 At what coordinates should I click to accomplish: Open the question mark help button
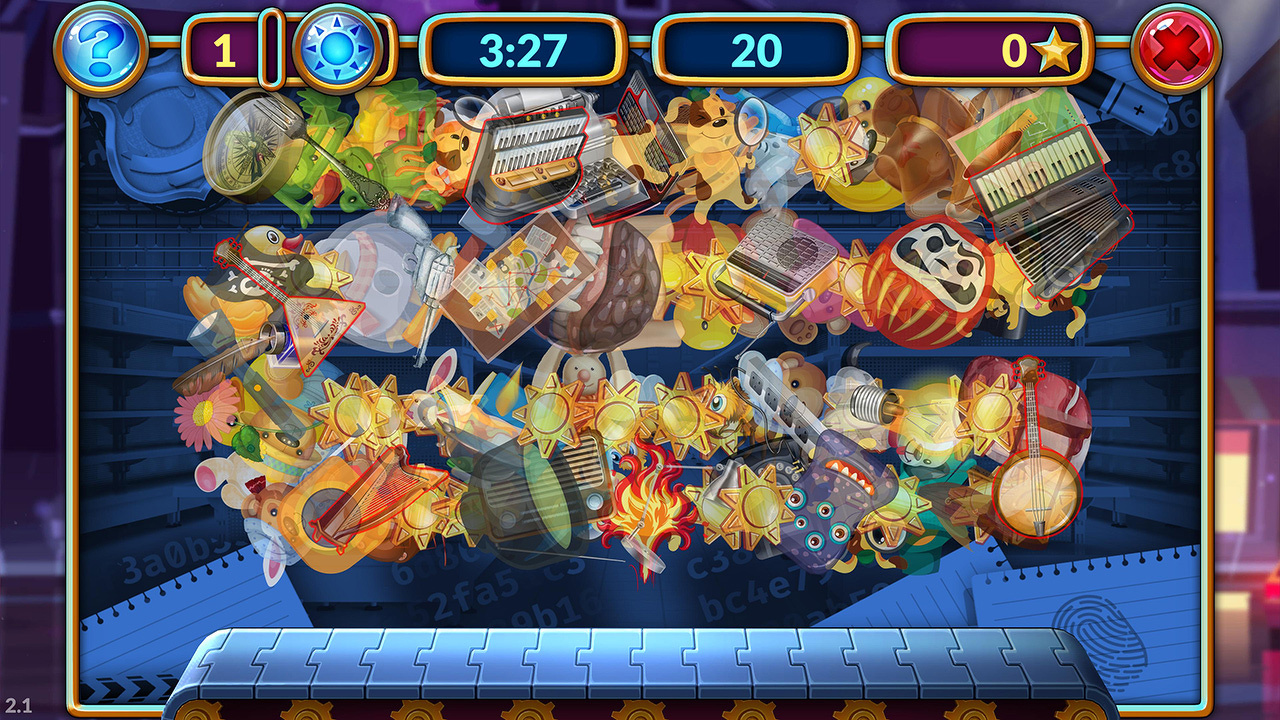click(x=100, y=47)
